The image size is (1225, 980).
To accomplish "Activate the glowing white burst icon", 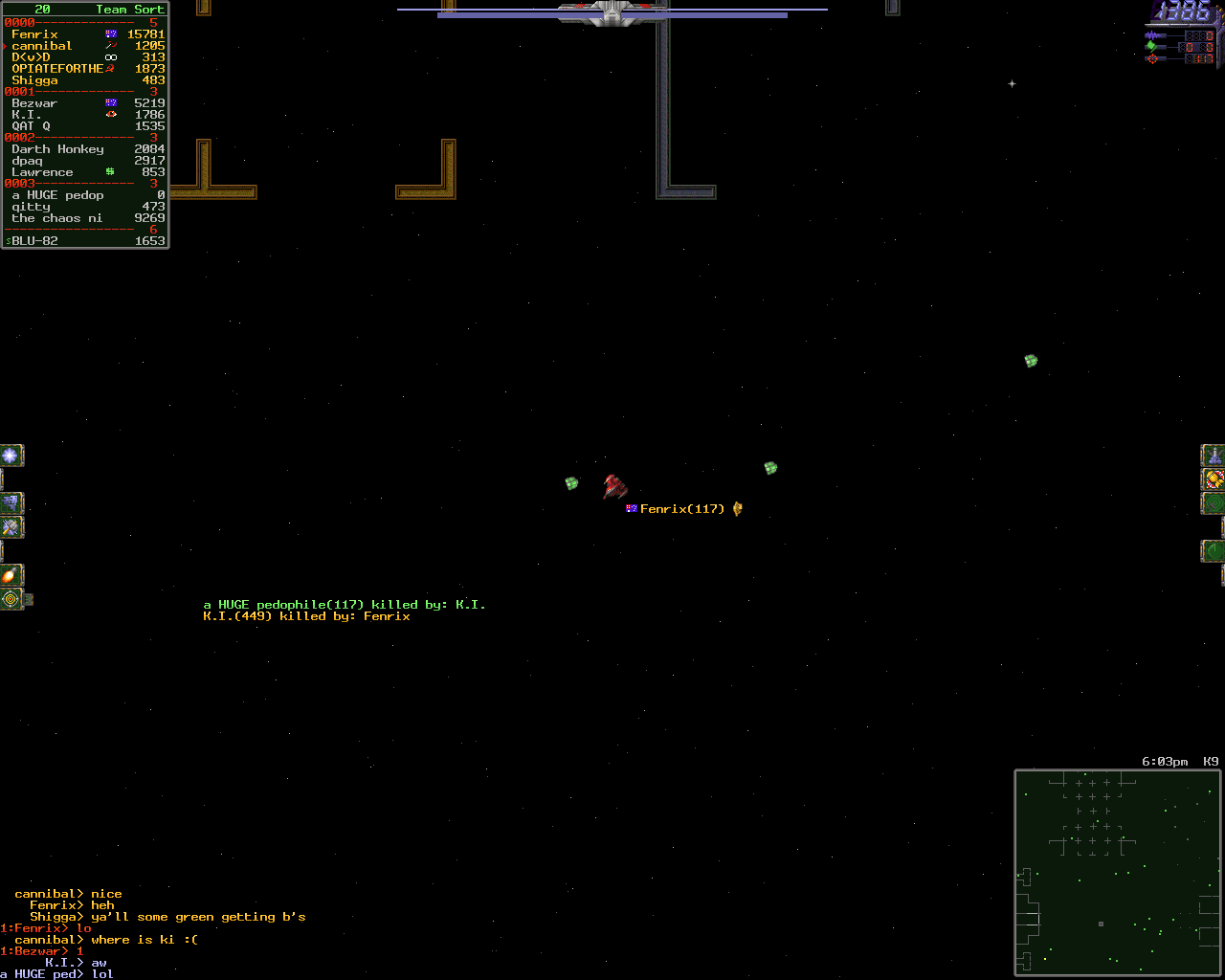I will tap(11, 456).
